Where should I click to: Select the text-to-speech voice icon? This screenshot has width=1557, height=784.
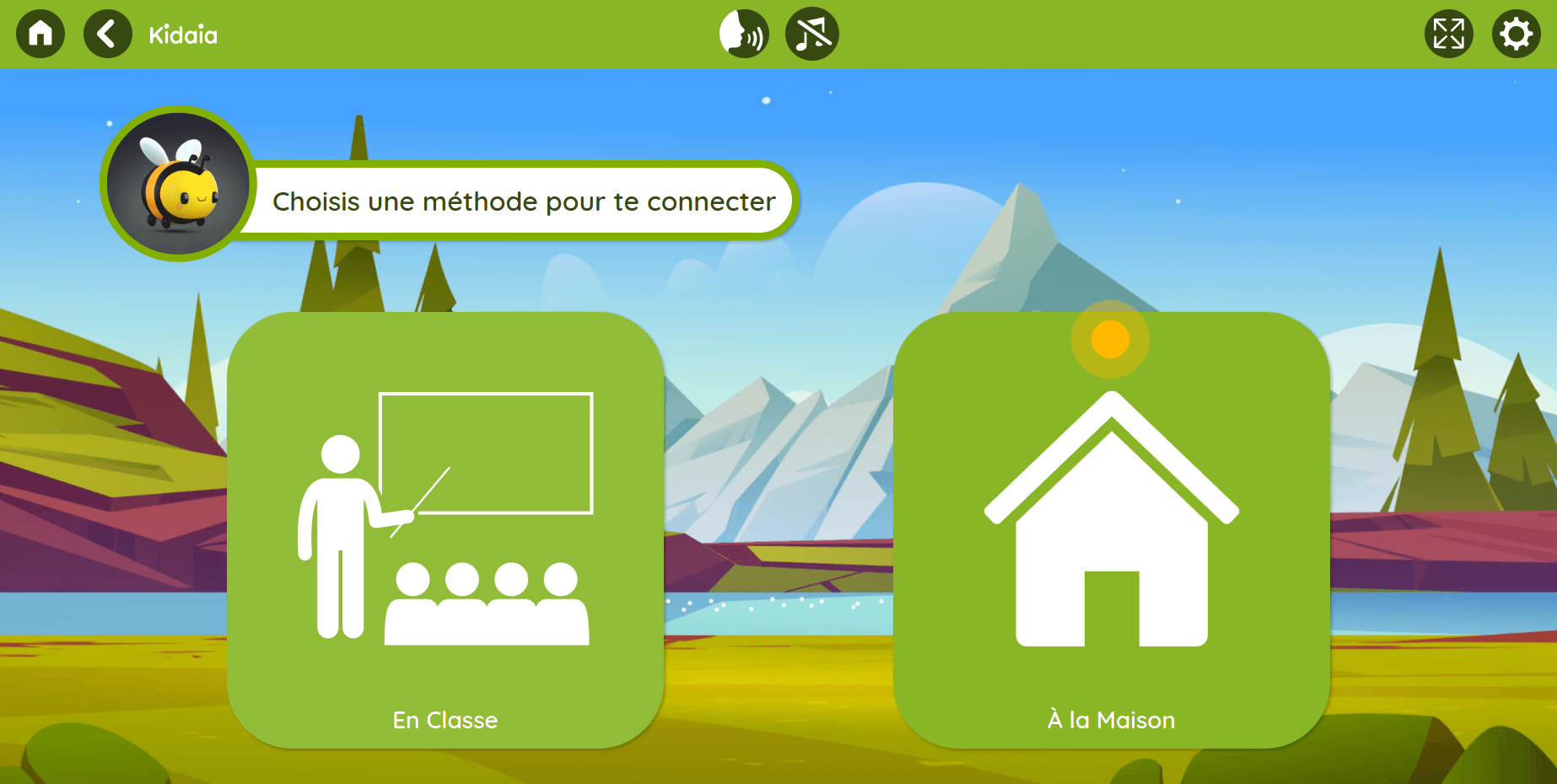point(744,33)
